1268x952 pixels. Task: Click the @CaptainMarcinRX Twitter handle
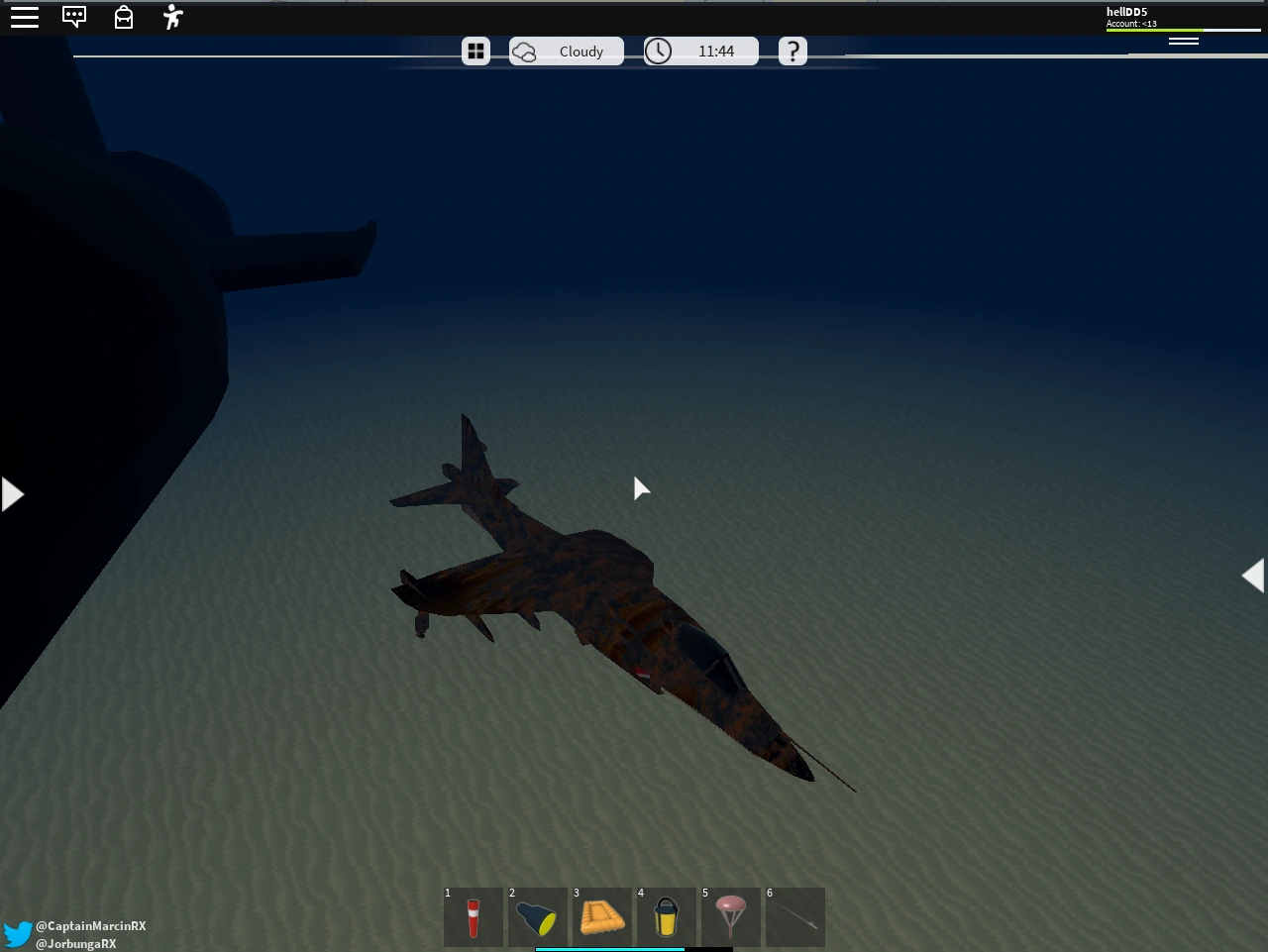point(90,925)
